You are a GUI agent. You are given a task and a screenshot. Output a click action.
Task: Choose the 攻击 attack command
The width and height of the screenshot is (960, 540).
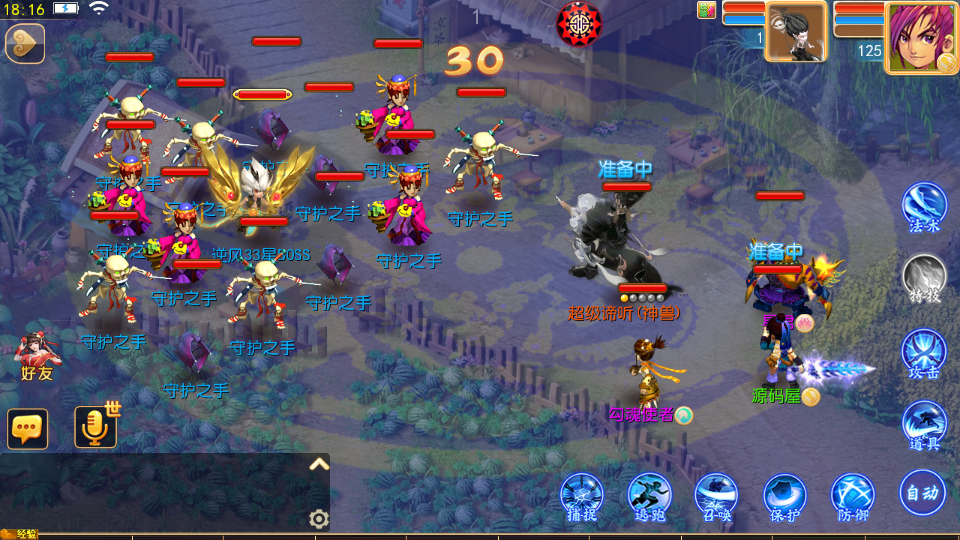[x=924, y=355]
